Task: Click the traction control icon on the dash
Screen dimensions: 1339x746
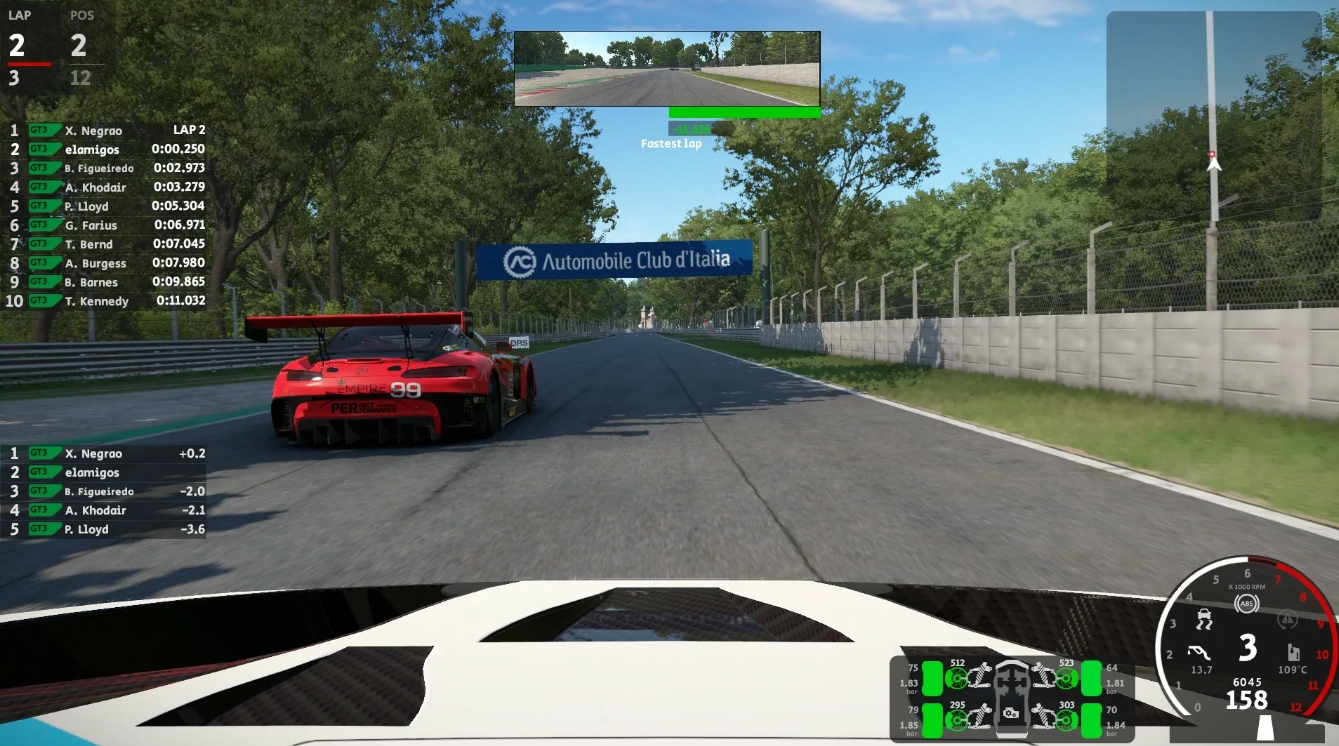Action: click(x=1205, y=617)
